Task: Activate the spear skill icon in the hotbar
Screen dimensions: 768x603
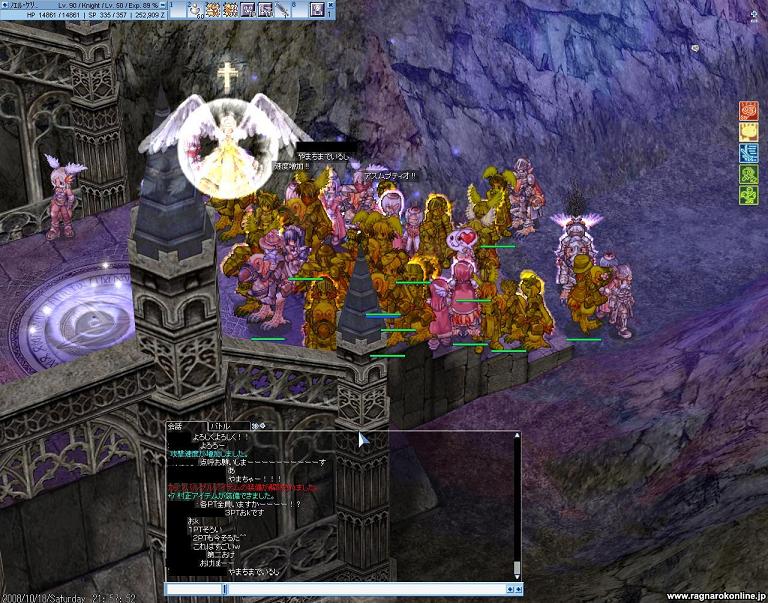Action: pyautogui.click(x=282, y=10)
